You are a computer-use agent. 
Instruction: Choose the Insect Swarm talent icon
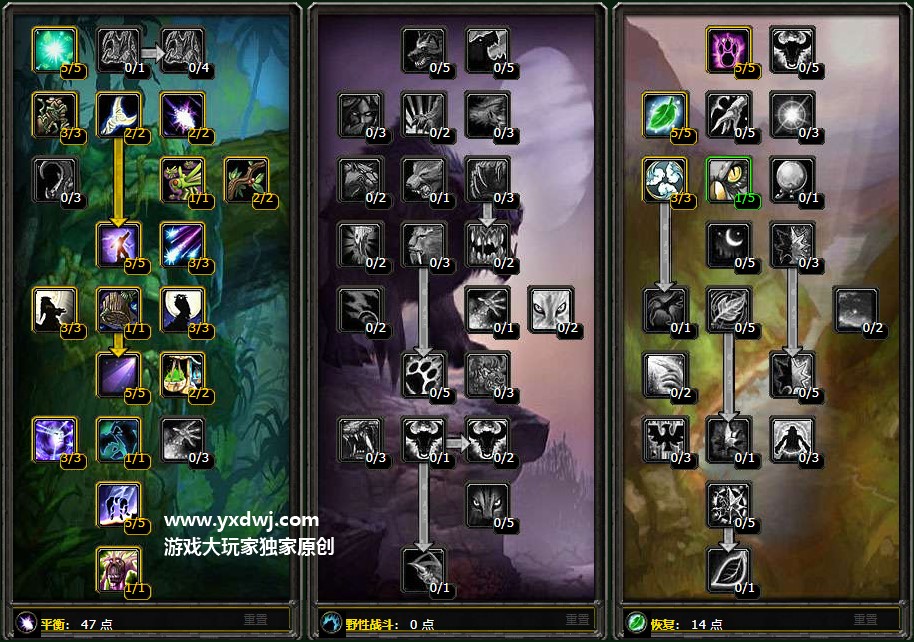(x=182, y=179)
